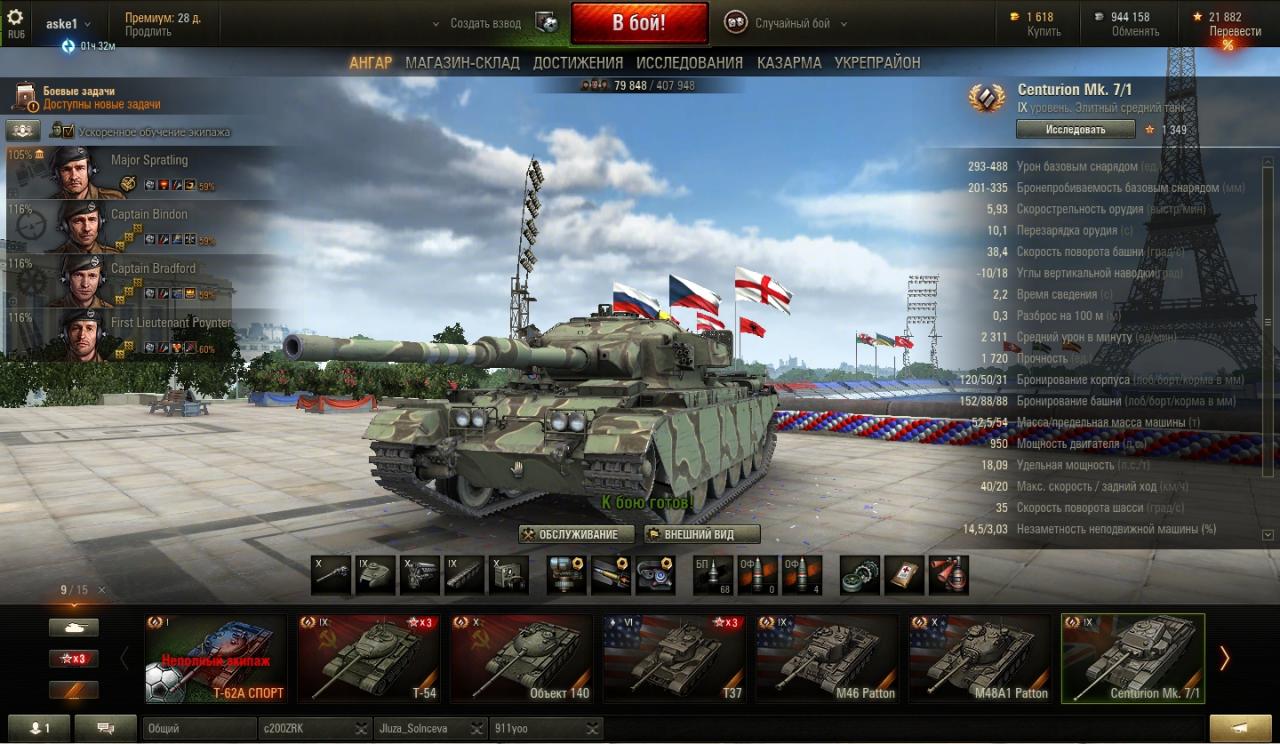Open the ОБСЛУЖИВАНИЕ service window
Image resolution: width=1280 pixels, height=744 pixels.
pos(577,534)
